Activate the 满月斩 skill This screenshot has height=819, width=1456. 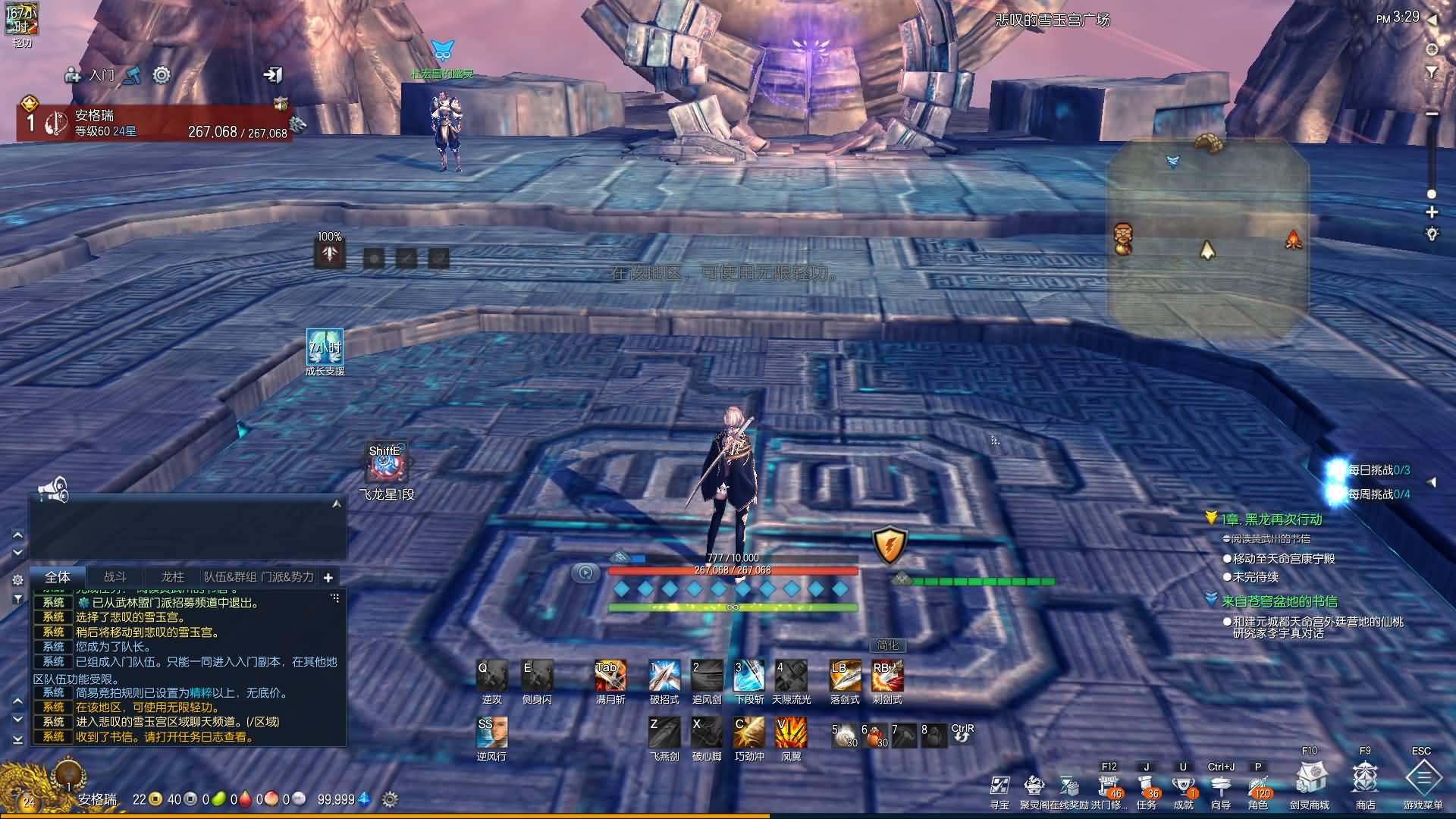point(610,676)
